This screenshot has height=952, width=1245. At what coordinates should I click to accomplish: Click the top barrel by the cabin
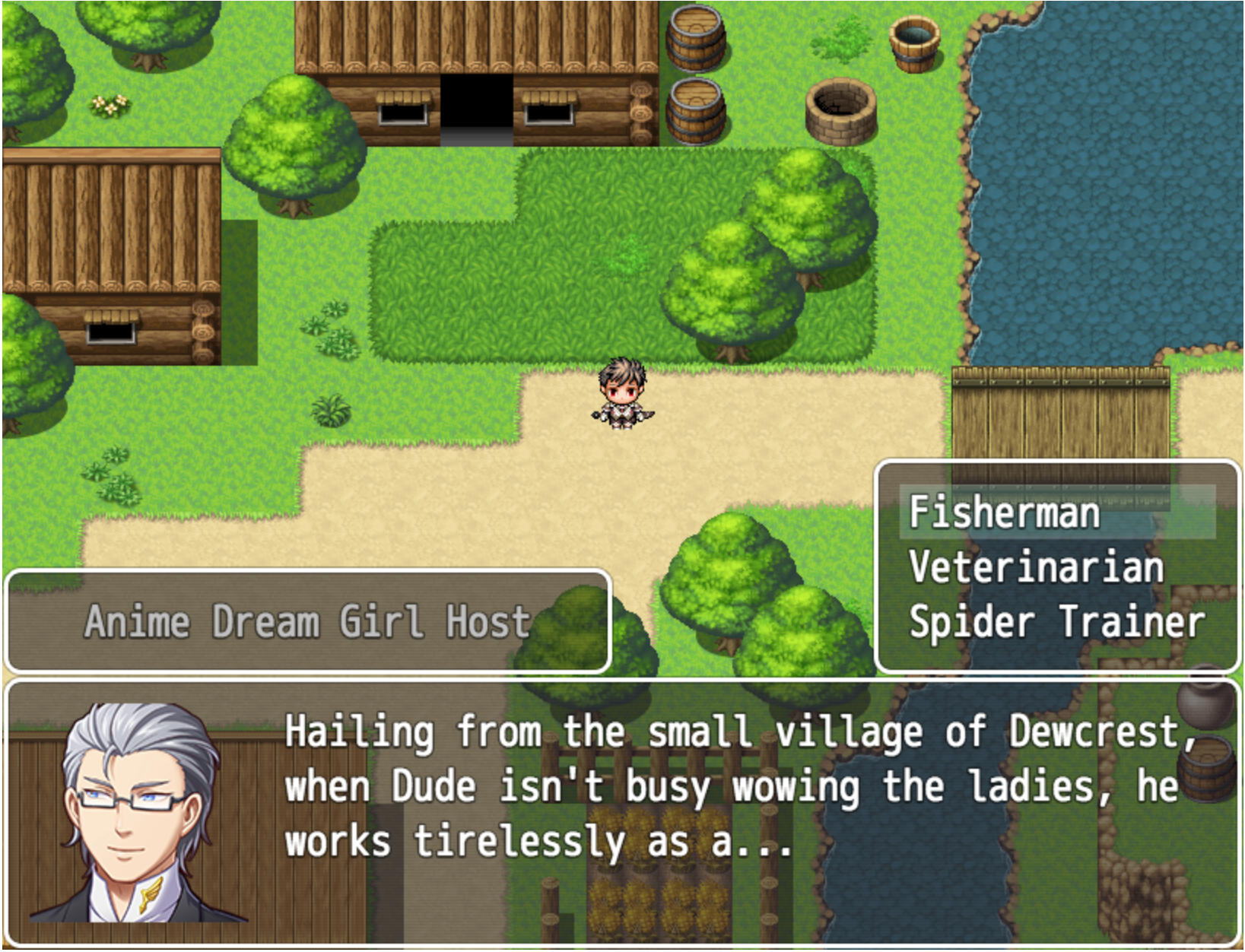pyautogui.click(x=696, y=38)
